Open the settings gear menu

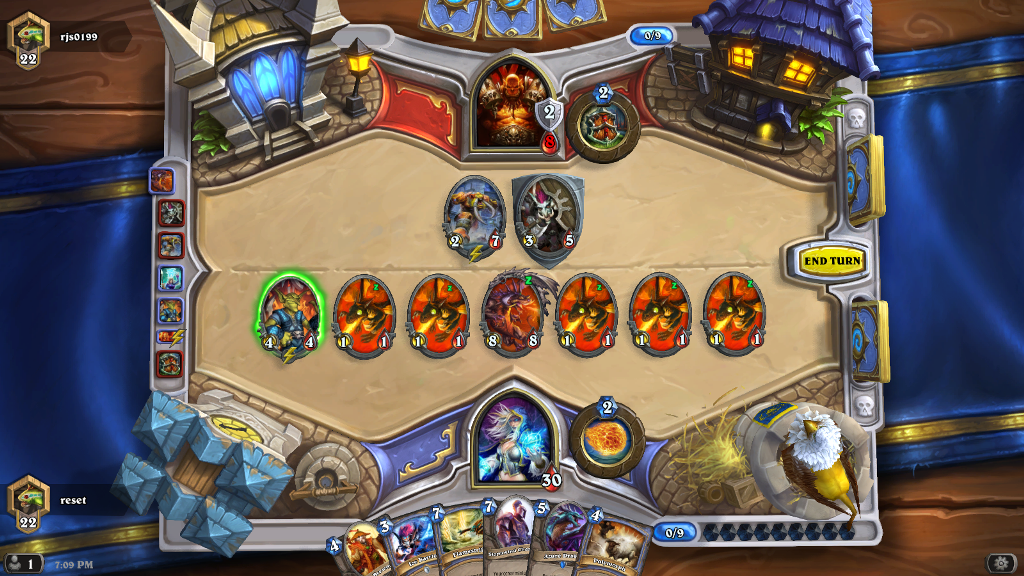(1000, 563)
